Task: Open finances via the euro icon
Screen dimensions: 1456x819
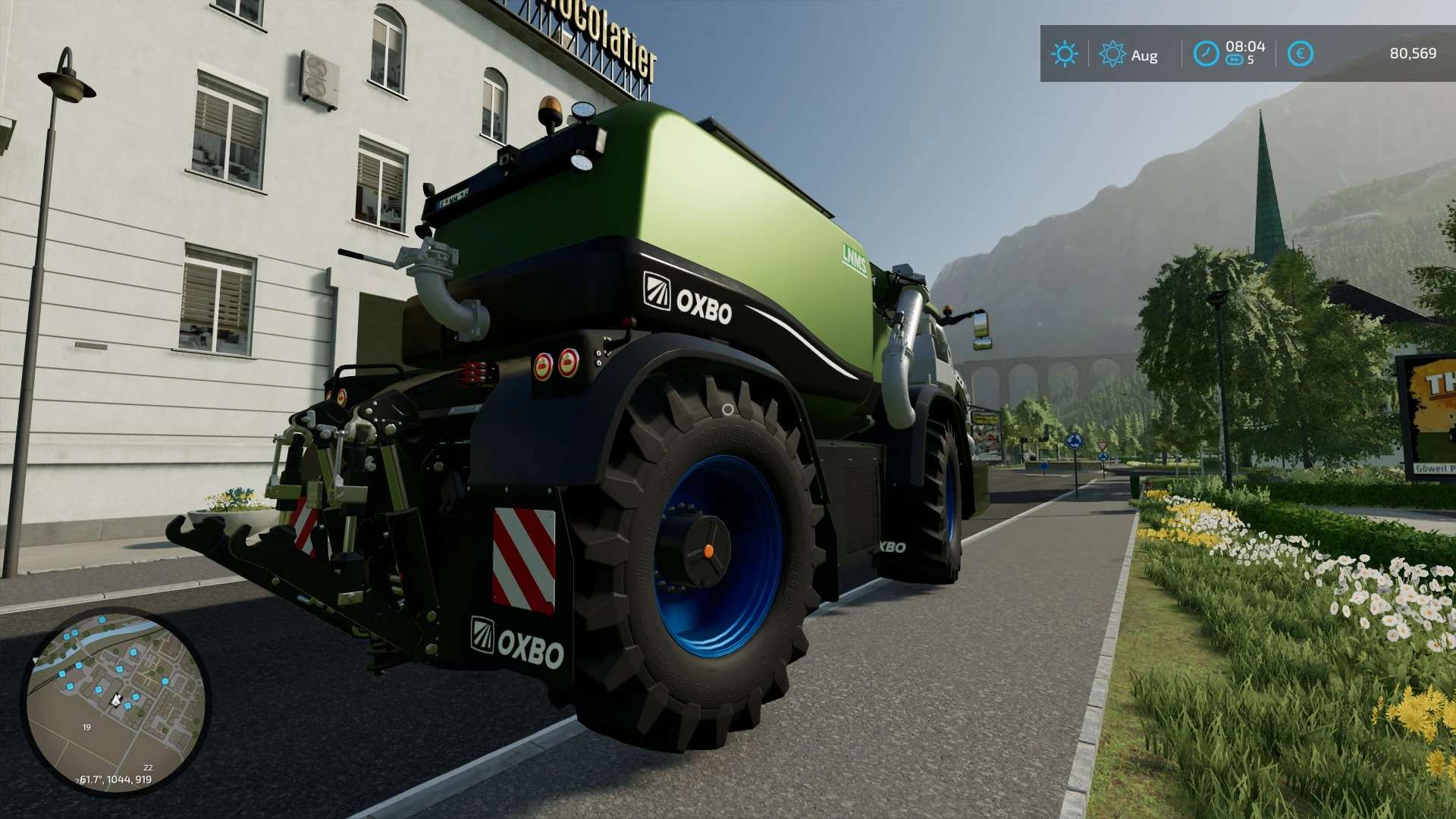Action: click(x=1301, y=54)
